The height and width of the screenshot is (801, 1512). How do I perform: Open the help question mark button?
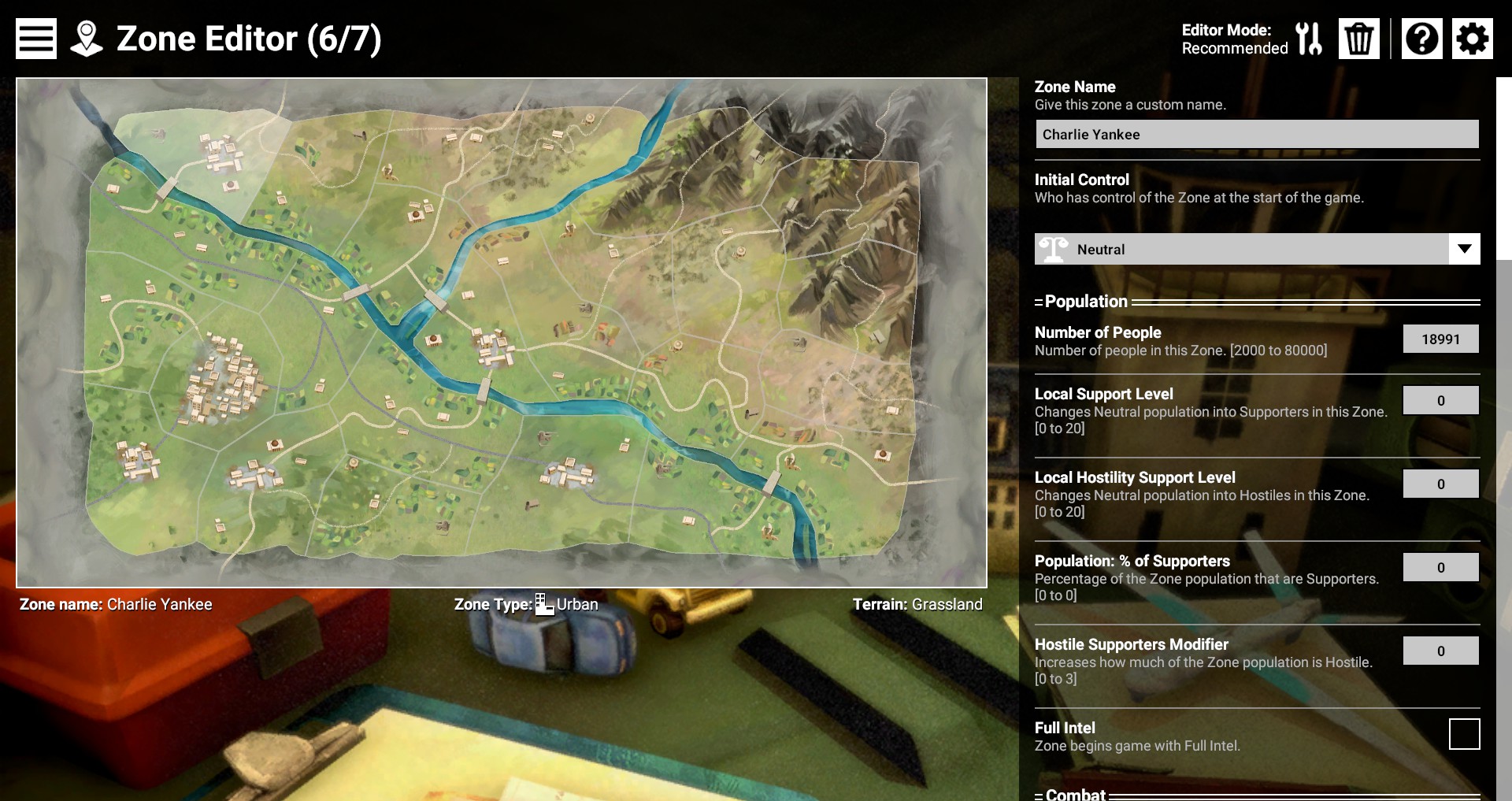tap(1421, 39)
